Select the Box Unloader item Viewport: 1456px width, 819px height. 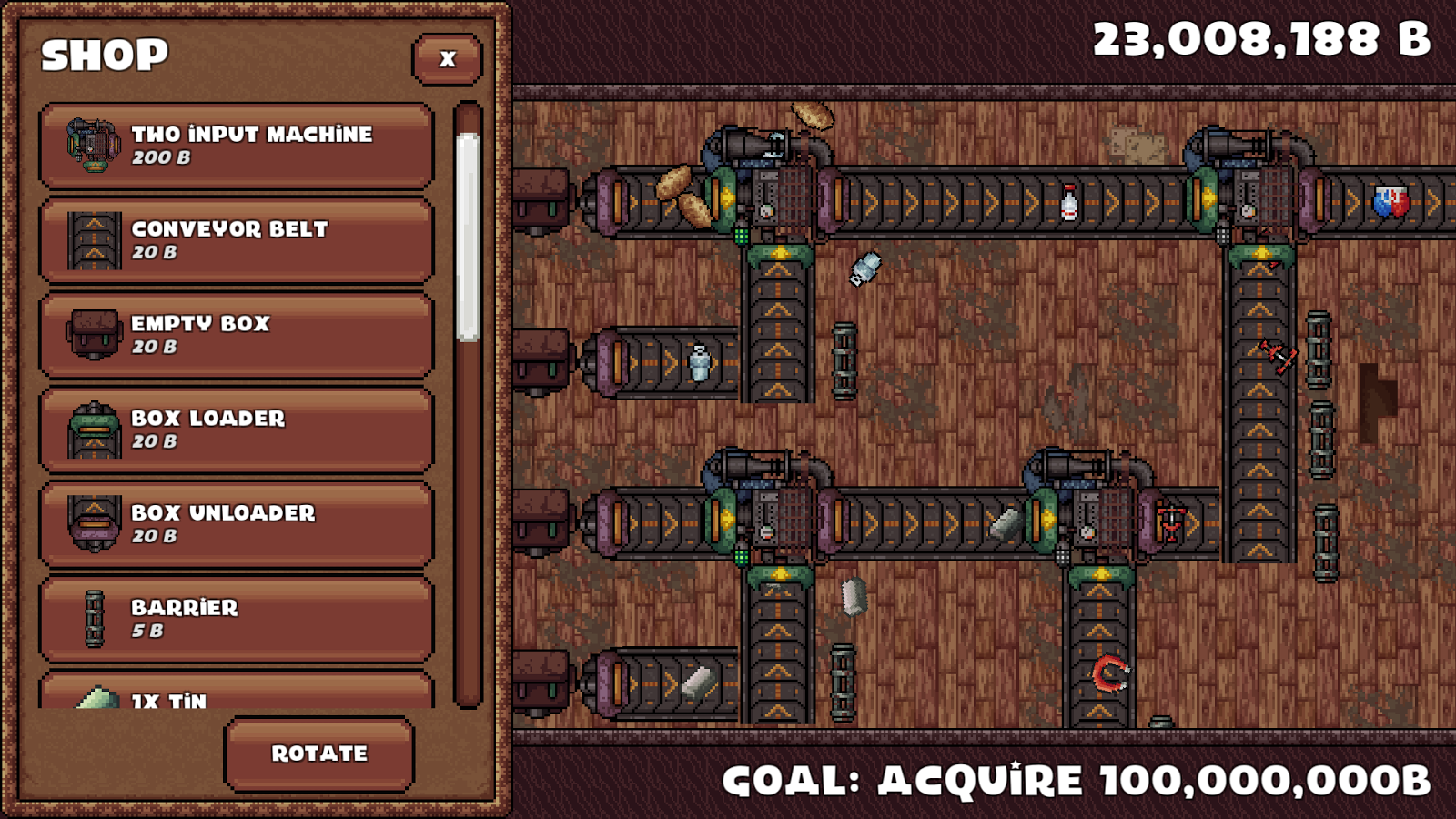coord(236,524)
